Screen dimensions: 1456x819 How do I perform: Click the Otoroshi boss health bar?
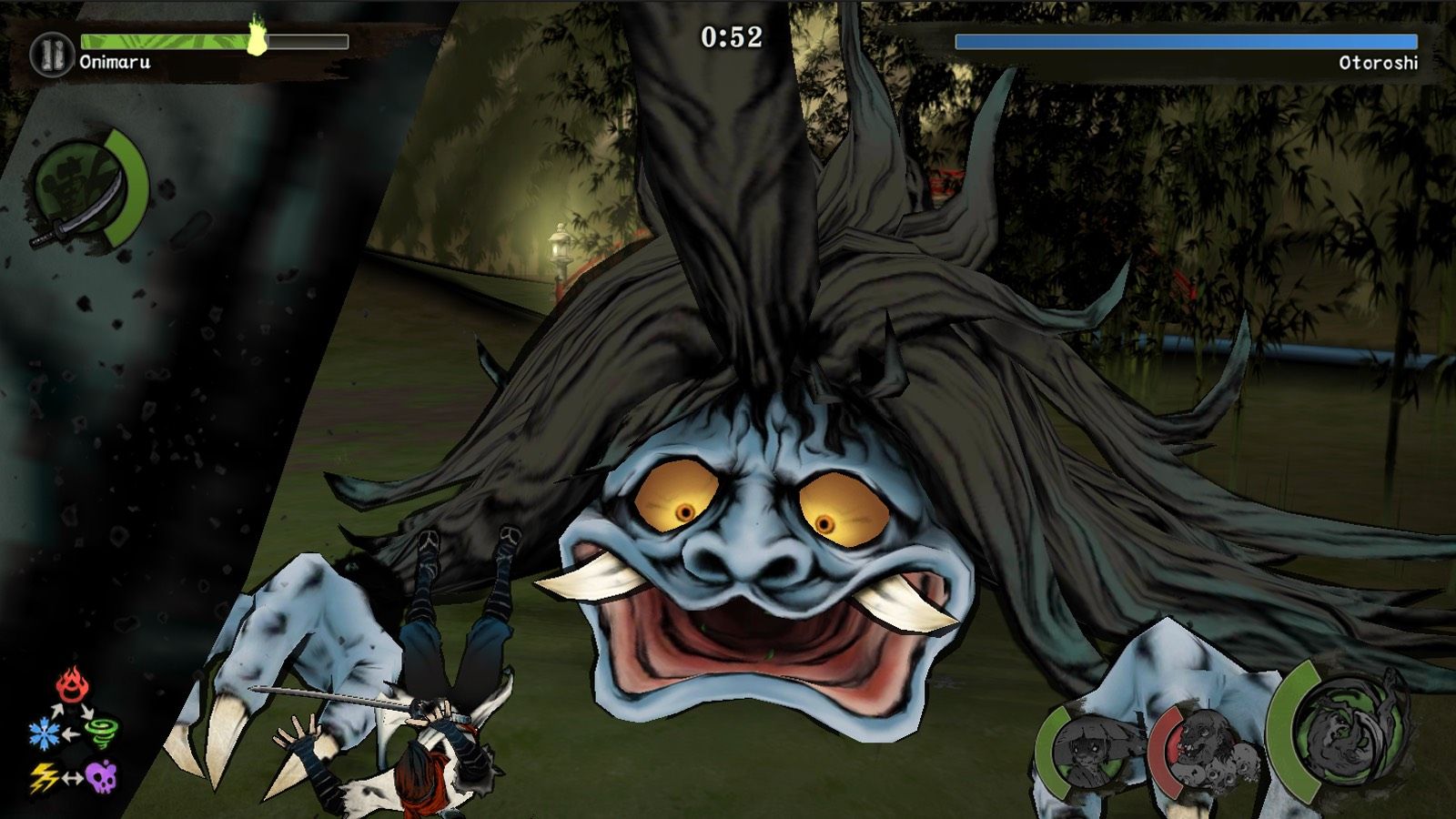point(1183,40)
